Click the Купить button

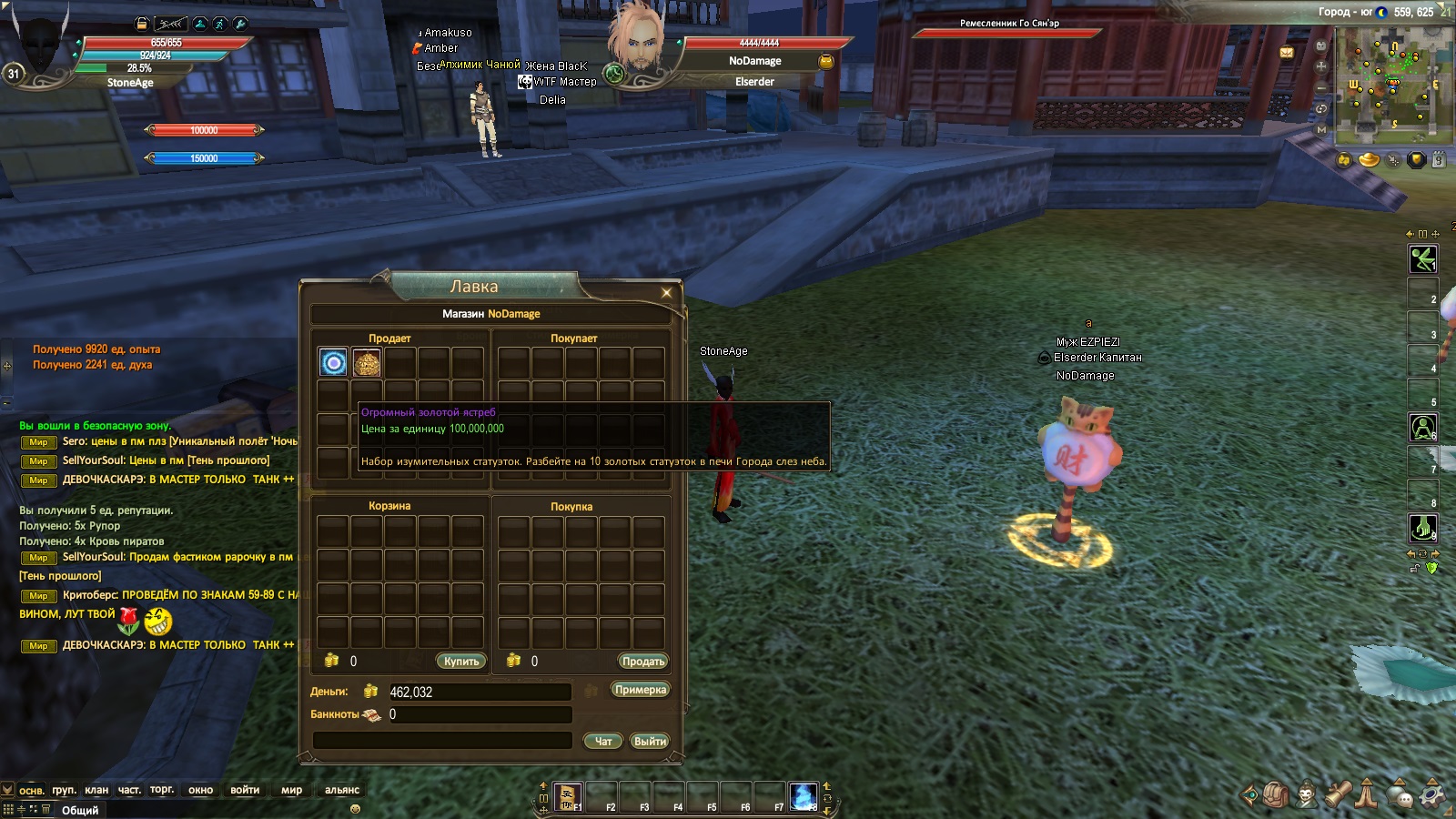point(461,662)
